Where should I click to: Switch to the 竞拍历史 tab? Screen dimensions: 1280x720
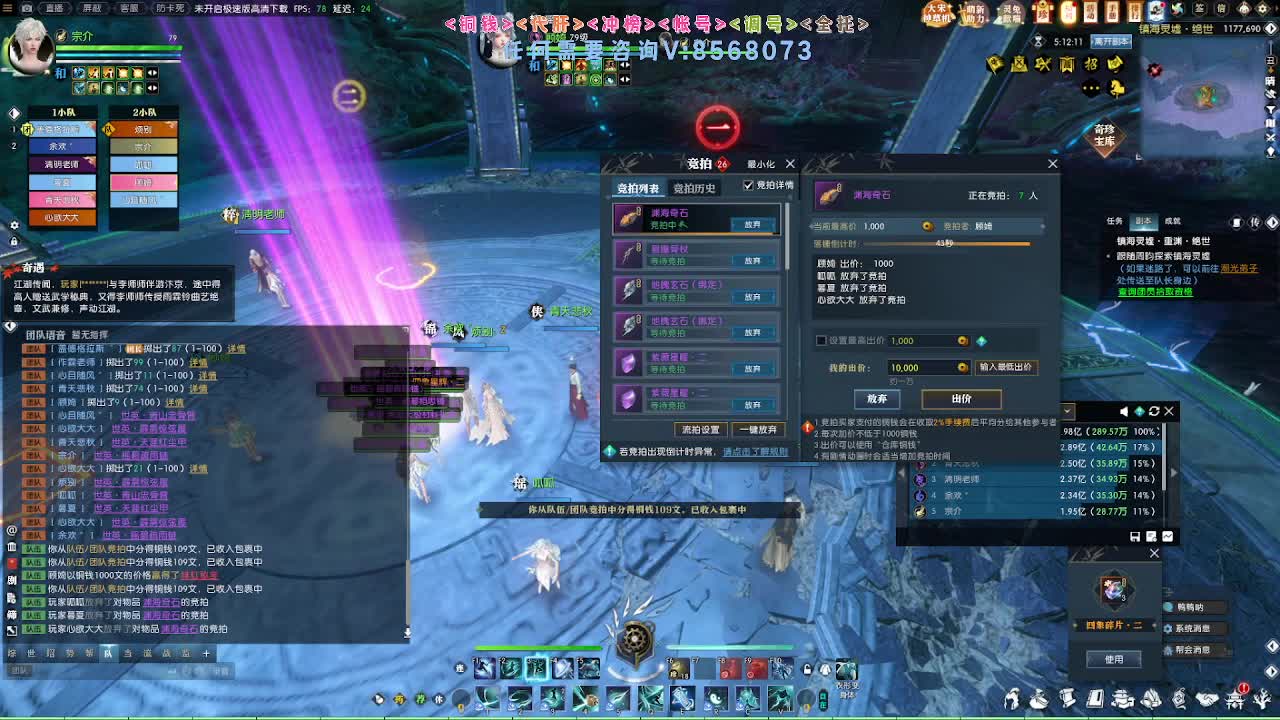692,187
